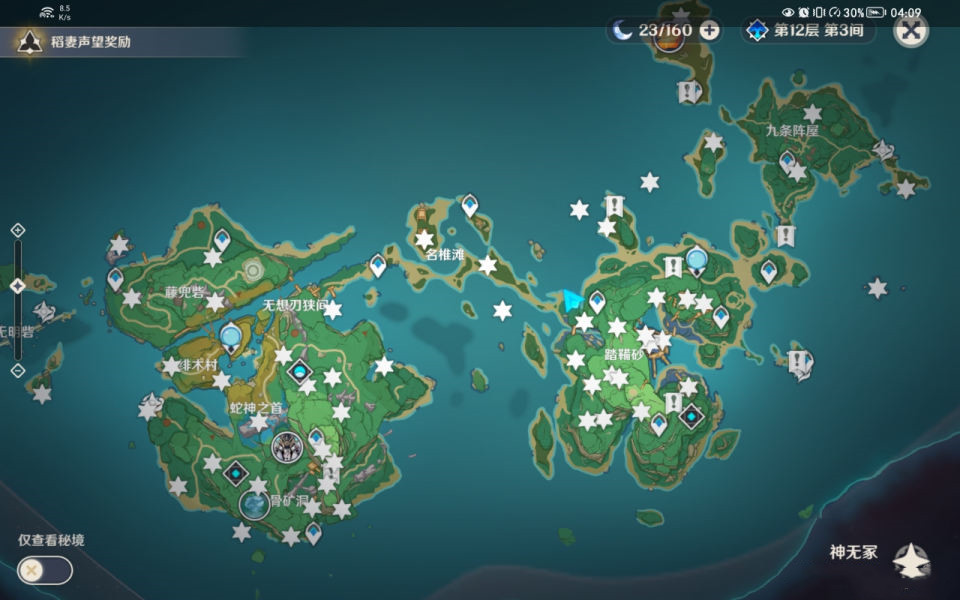Toggle the 仅查看秘境 domains-only switch
The image size is (960, 600).
point(44,570)
